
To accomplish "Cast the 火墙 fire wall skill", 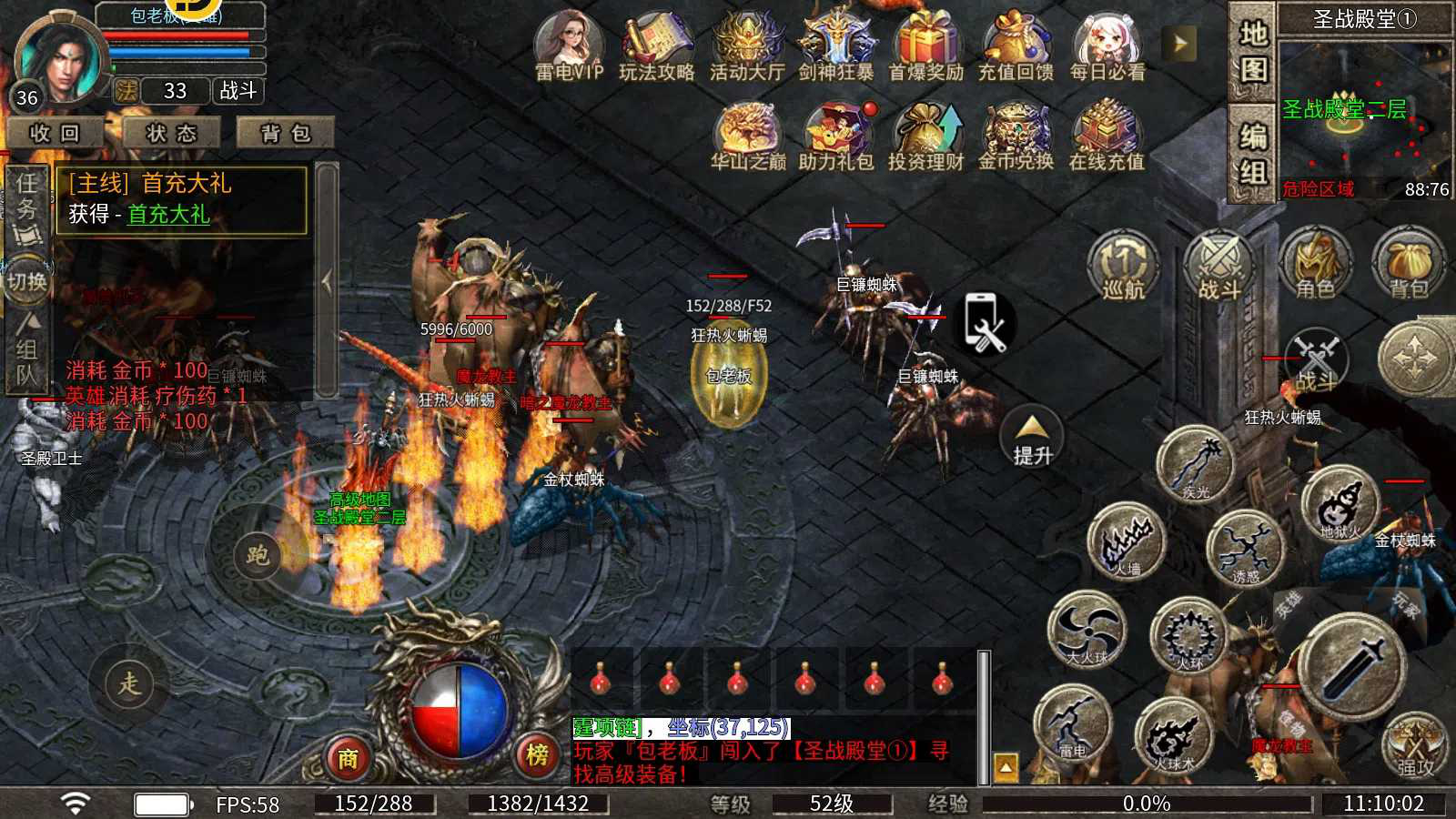I will coord(1127,541).
